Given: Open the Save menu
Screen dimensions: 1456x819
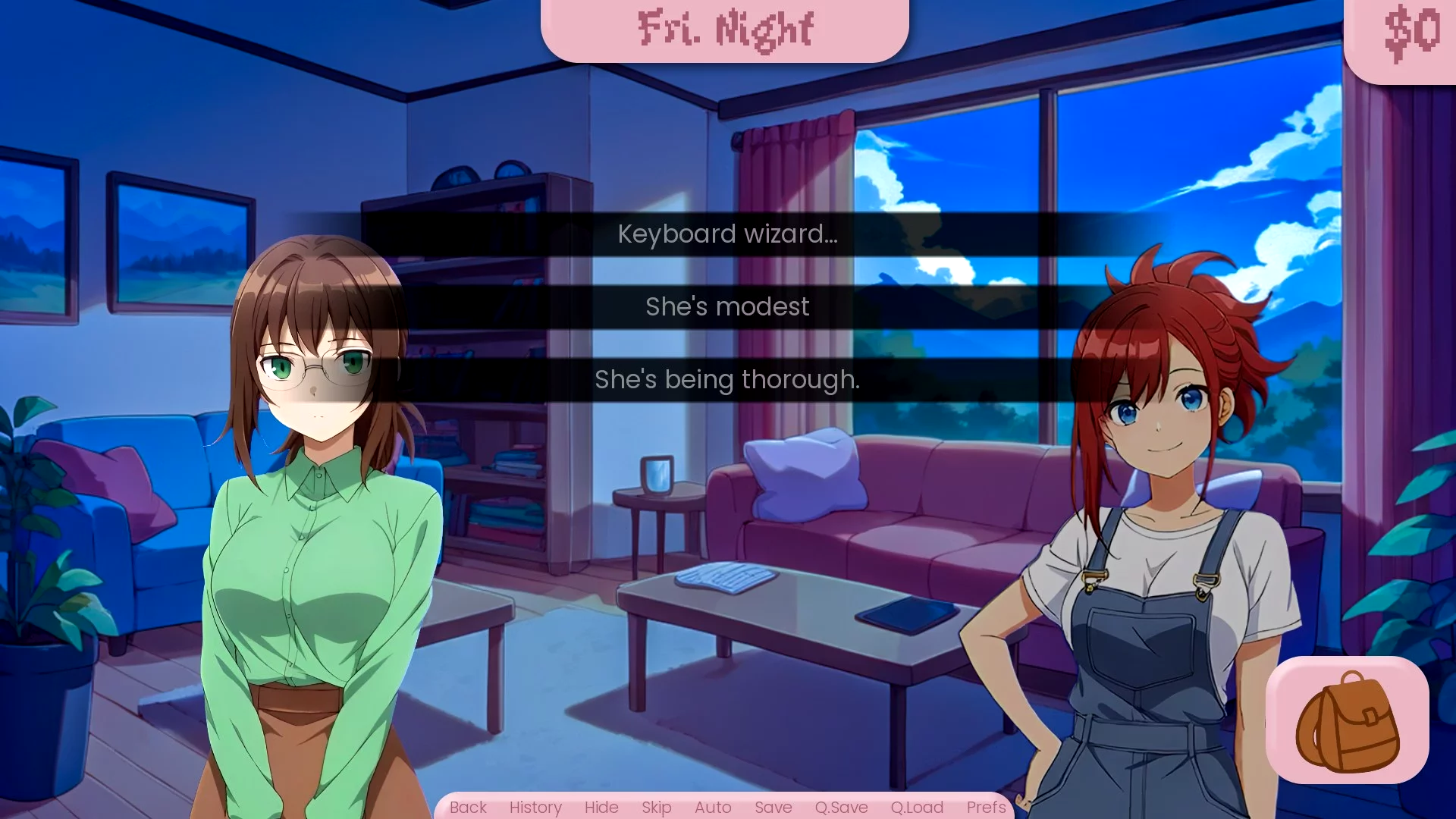Looking at the screenshot, I should pyautogui.click(x=773, y=808).
